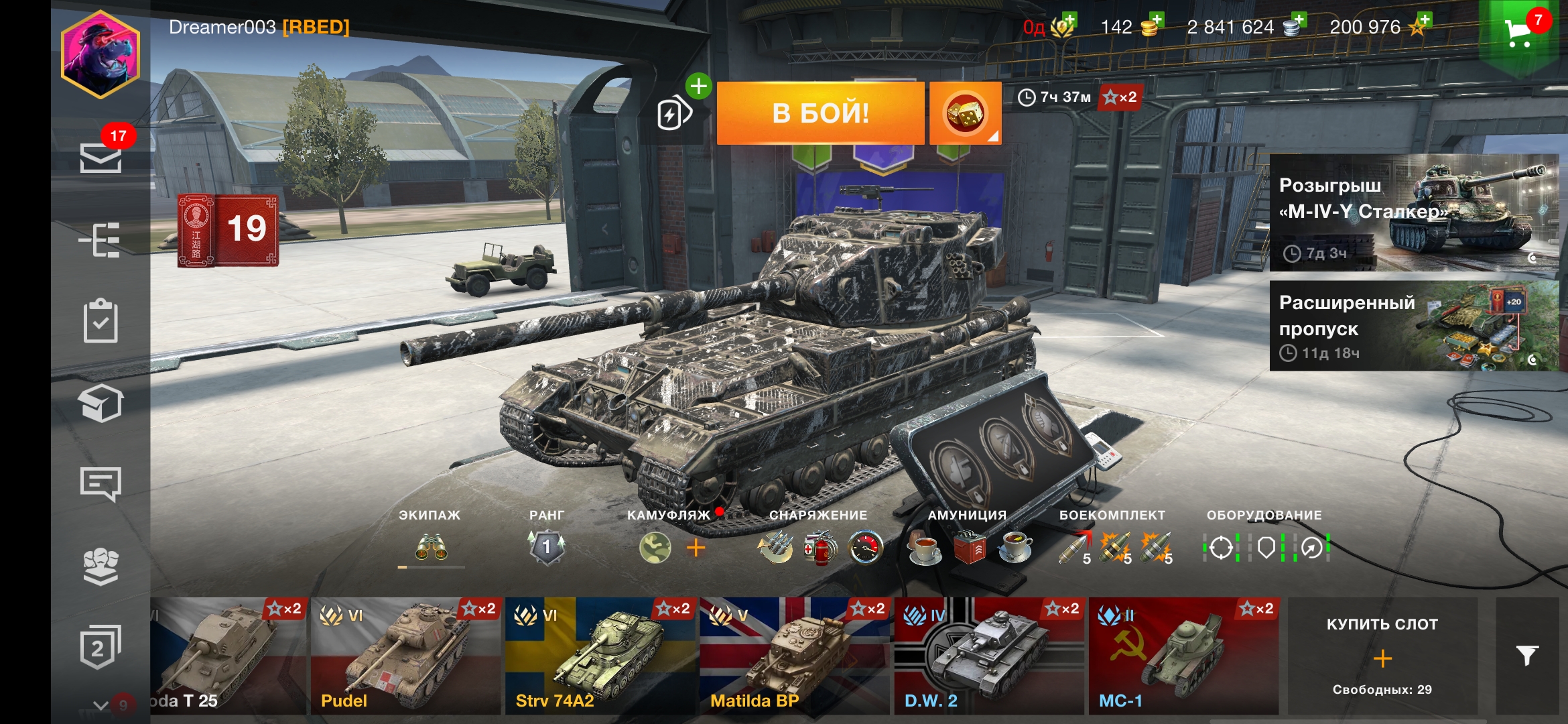
Task: Open the clan menu icon
Action: tap(101, 565)
